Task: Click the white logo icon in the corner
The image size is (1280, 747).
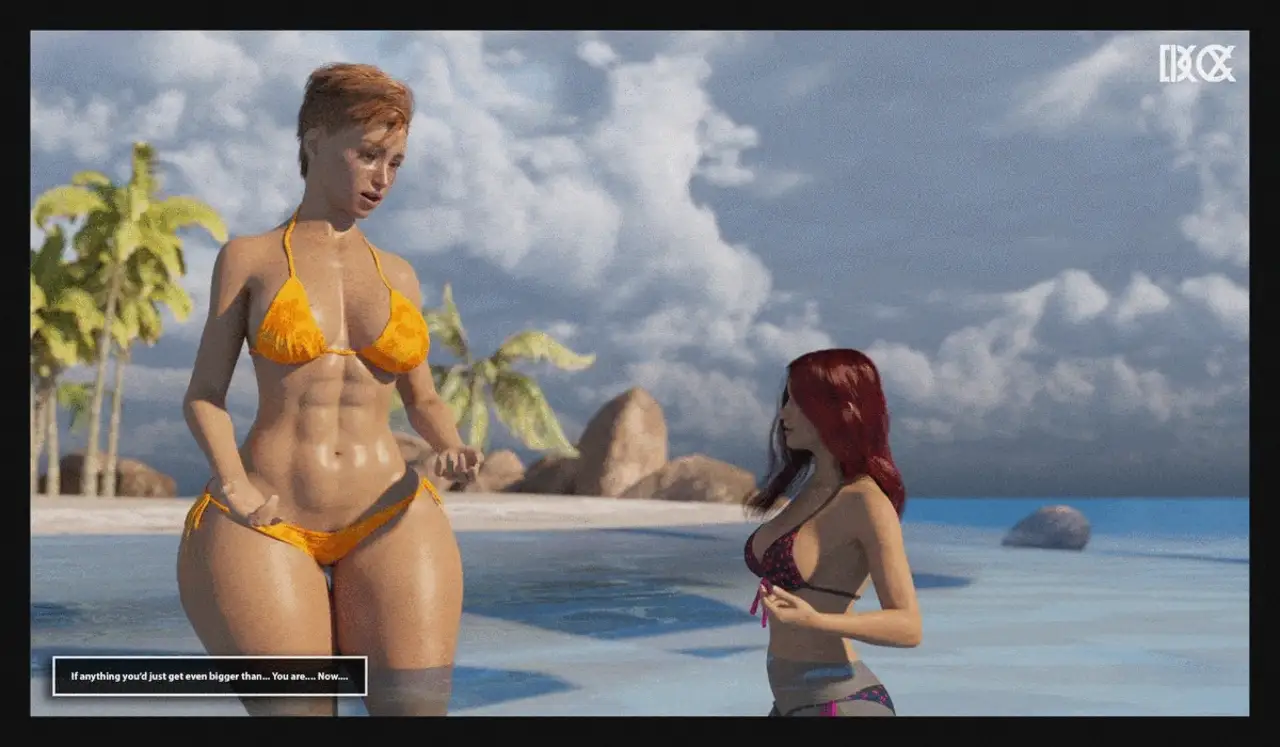Action: (1197, 64)
